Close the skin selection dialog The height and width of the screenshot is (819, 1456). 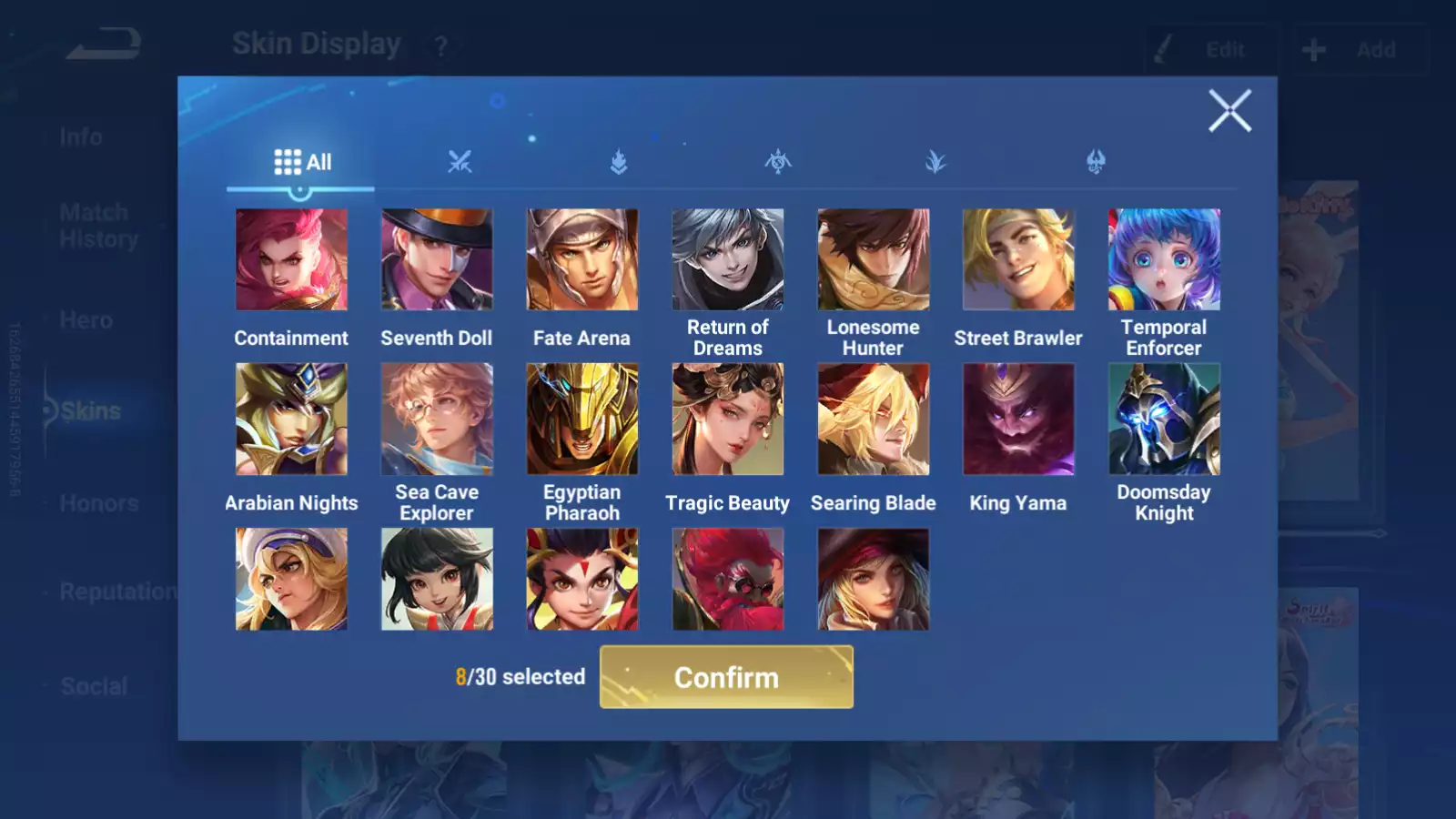click(1229, 111)
